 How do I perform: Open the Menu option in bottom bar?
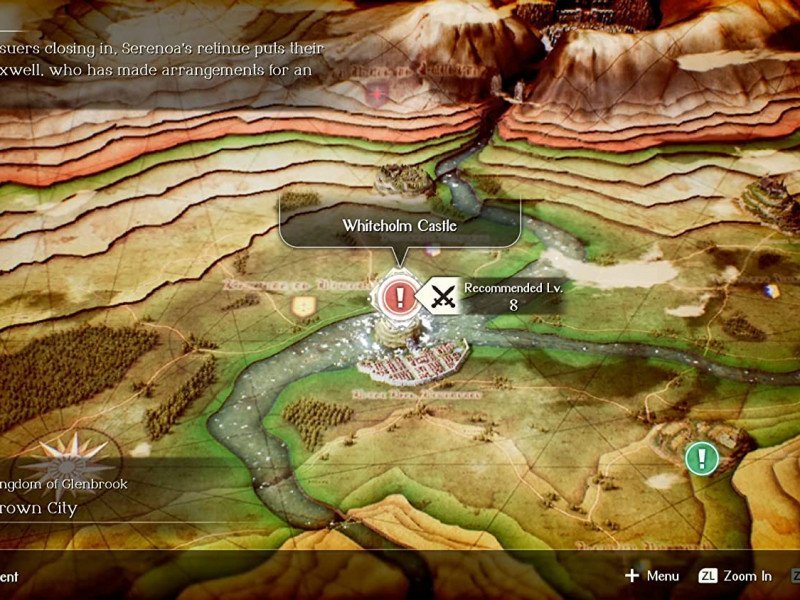coord(652,576)
